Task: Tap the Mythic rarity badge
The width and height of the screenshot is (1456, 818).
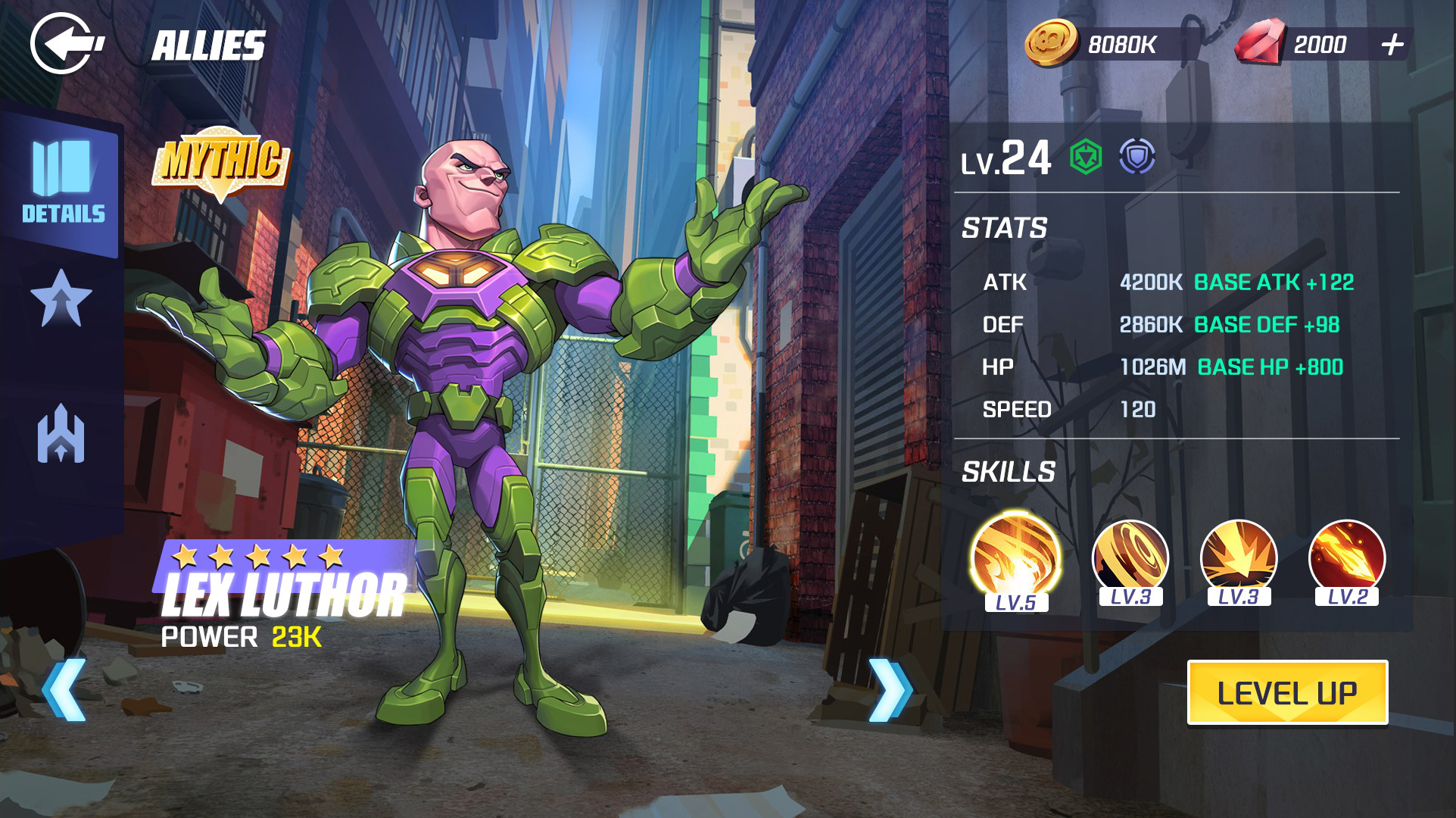Action: click(221, 161)
